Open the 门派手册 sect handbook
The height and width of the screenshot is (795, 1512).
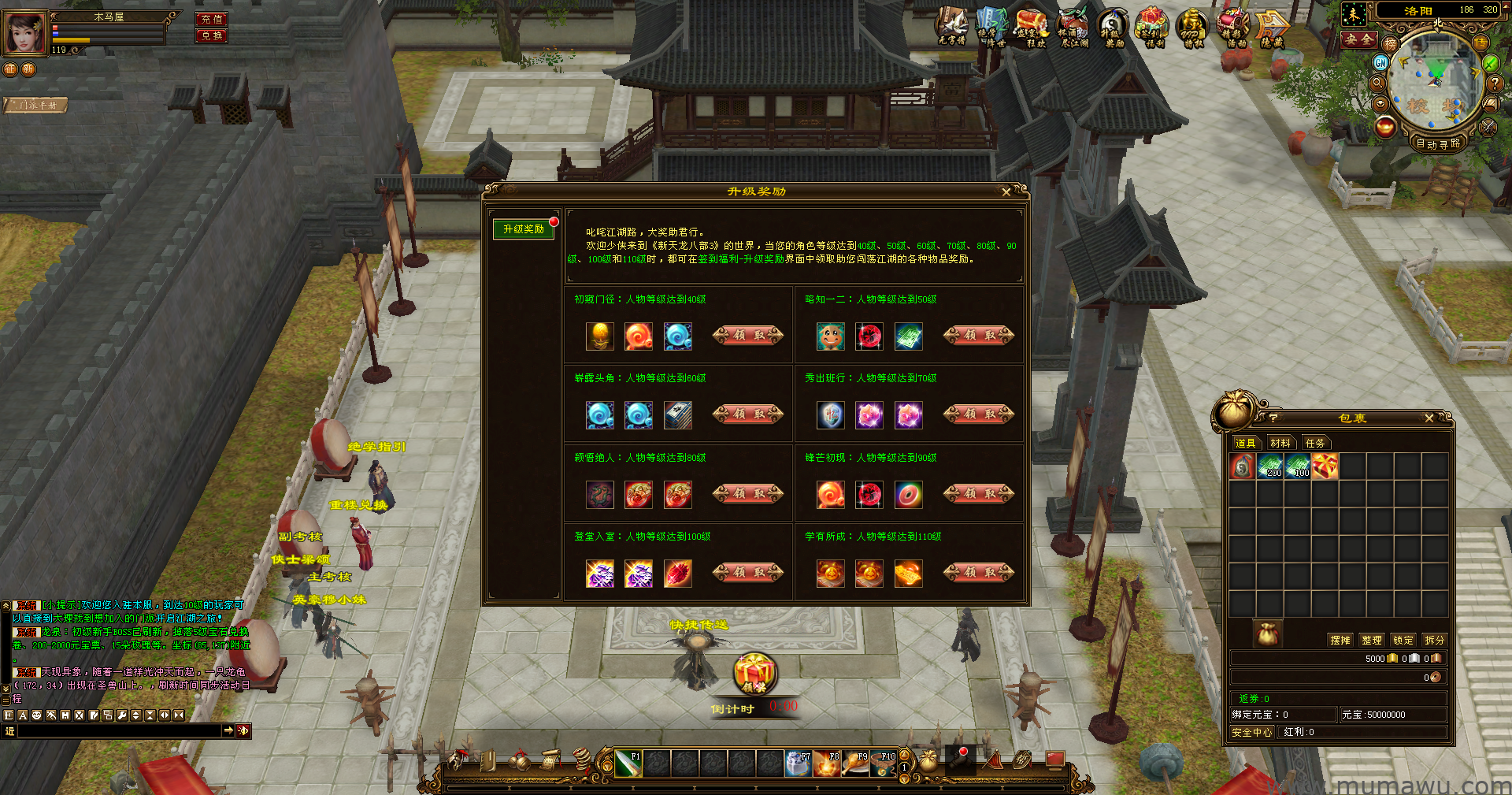coord(36,105)
